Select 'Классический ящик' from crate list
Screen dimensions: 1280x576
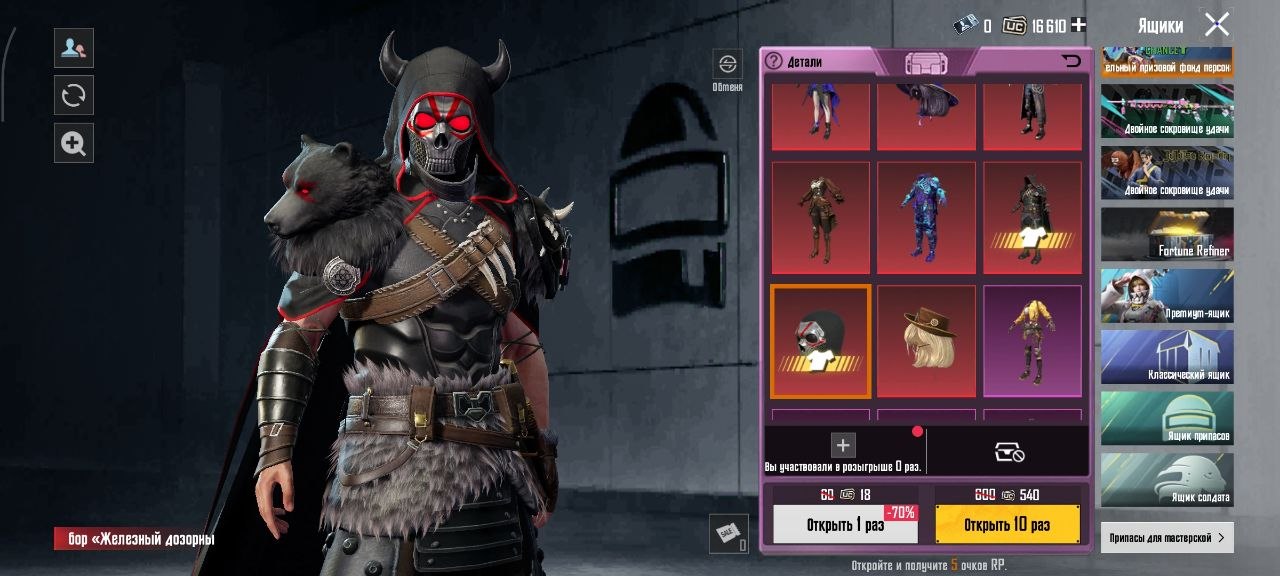point(1167,357)
